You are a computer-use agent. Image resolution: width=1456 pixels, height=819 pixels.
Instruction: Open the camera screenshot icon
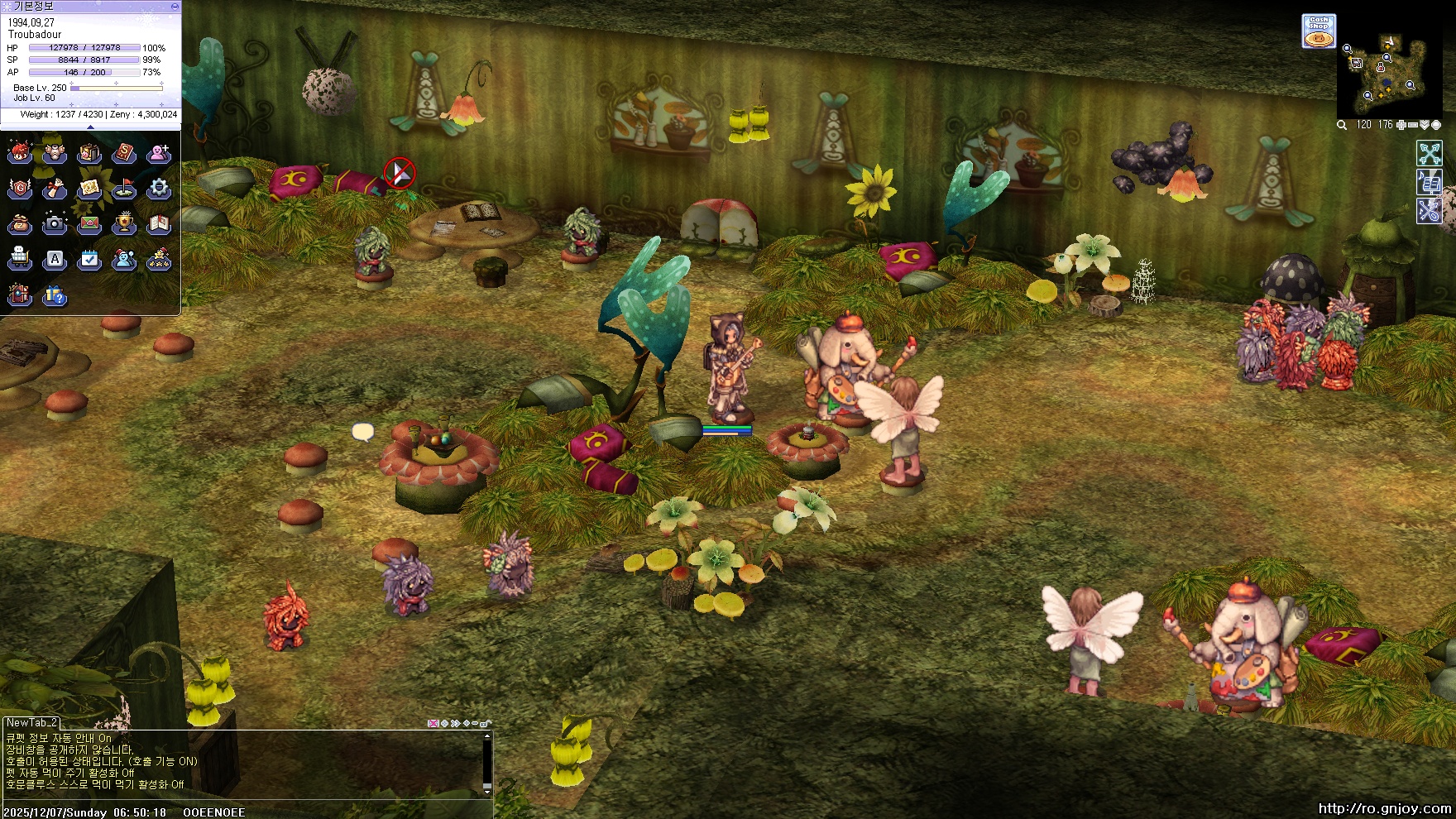[55, 223]
